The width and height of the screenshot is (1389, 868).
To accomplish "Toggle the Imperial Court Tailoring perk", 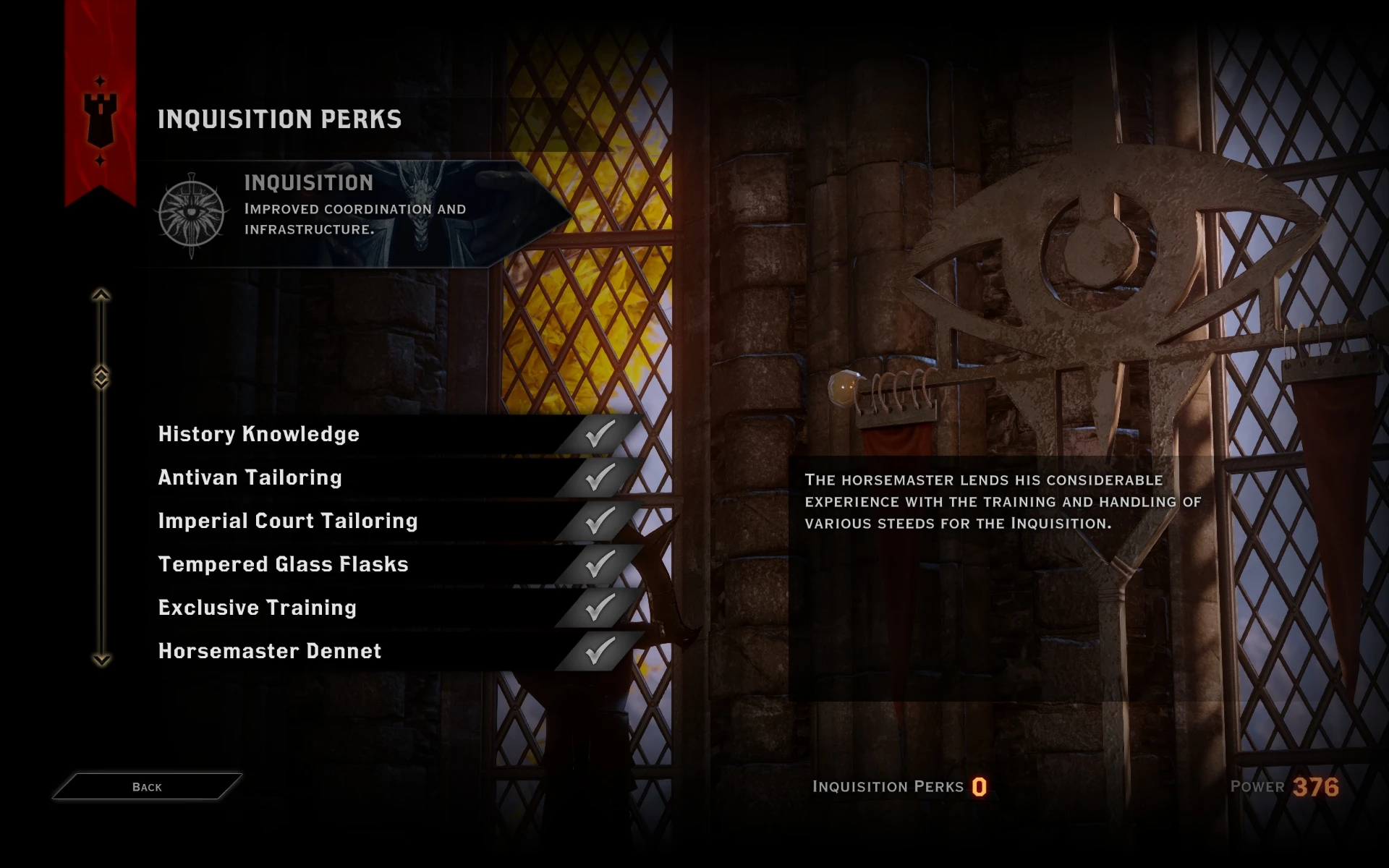I will coord(287,521).
